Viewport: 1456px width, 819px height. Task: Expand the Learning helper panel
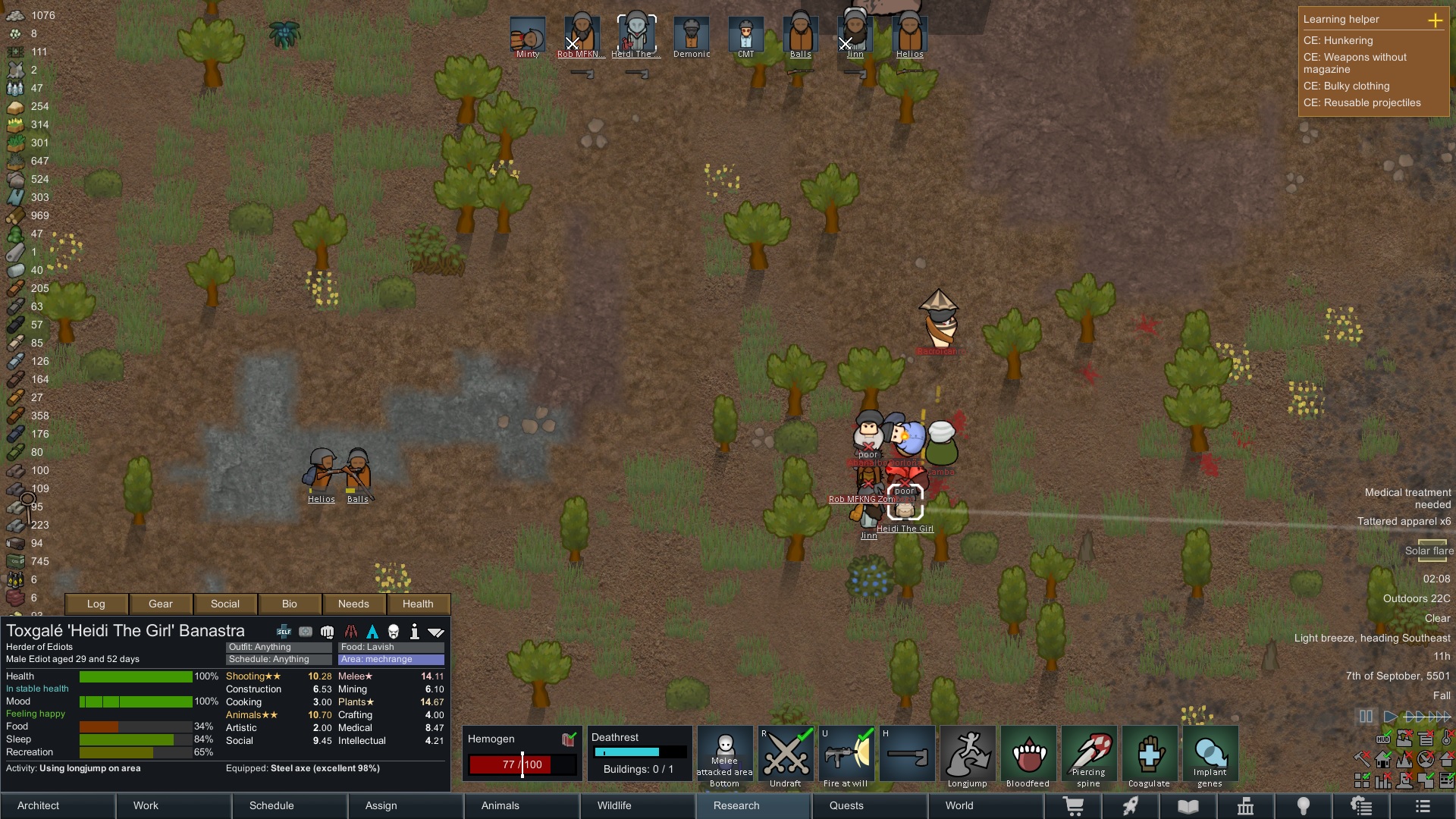tap(1435, 20)
